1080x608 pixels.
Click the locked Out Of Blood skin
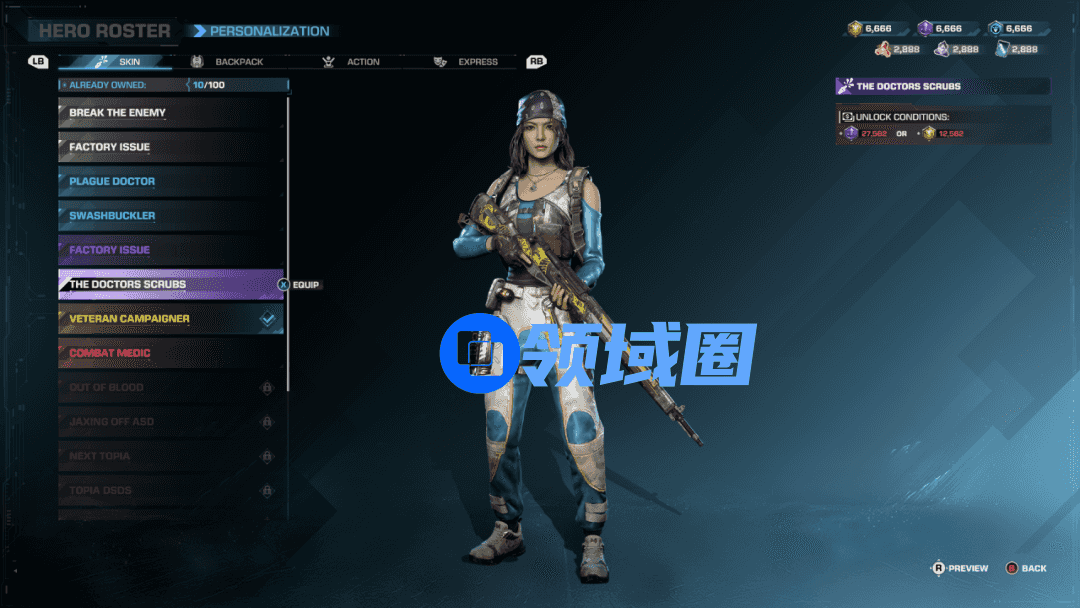click(171, 387)
